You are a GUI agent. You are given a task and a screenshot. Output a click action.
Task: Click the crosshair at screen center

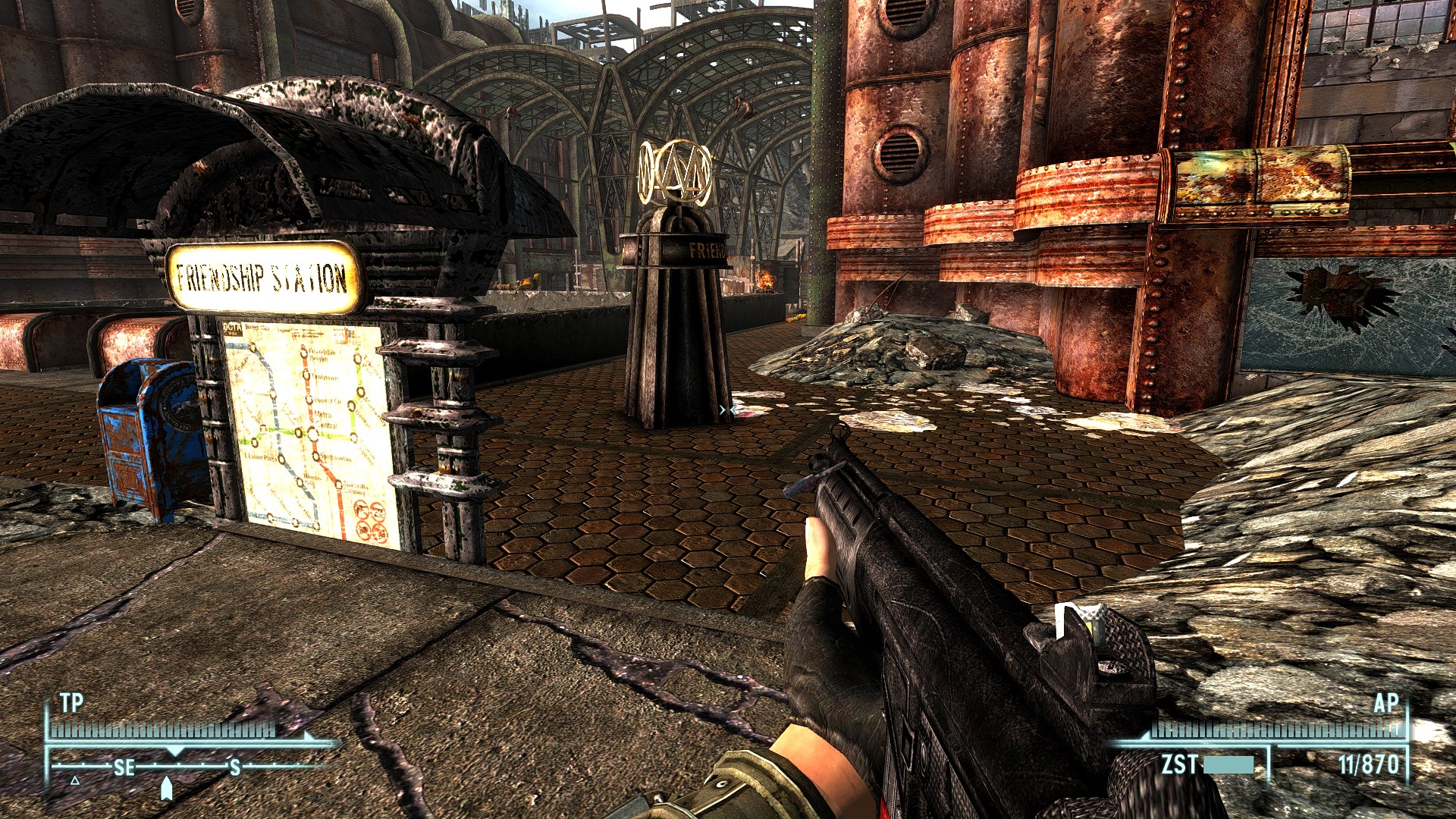726,409
